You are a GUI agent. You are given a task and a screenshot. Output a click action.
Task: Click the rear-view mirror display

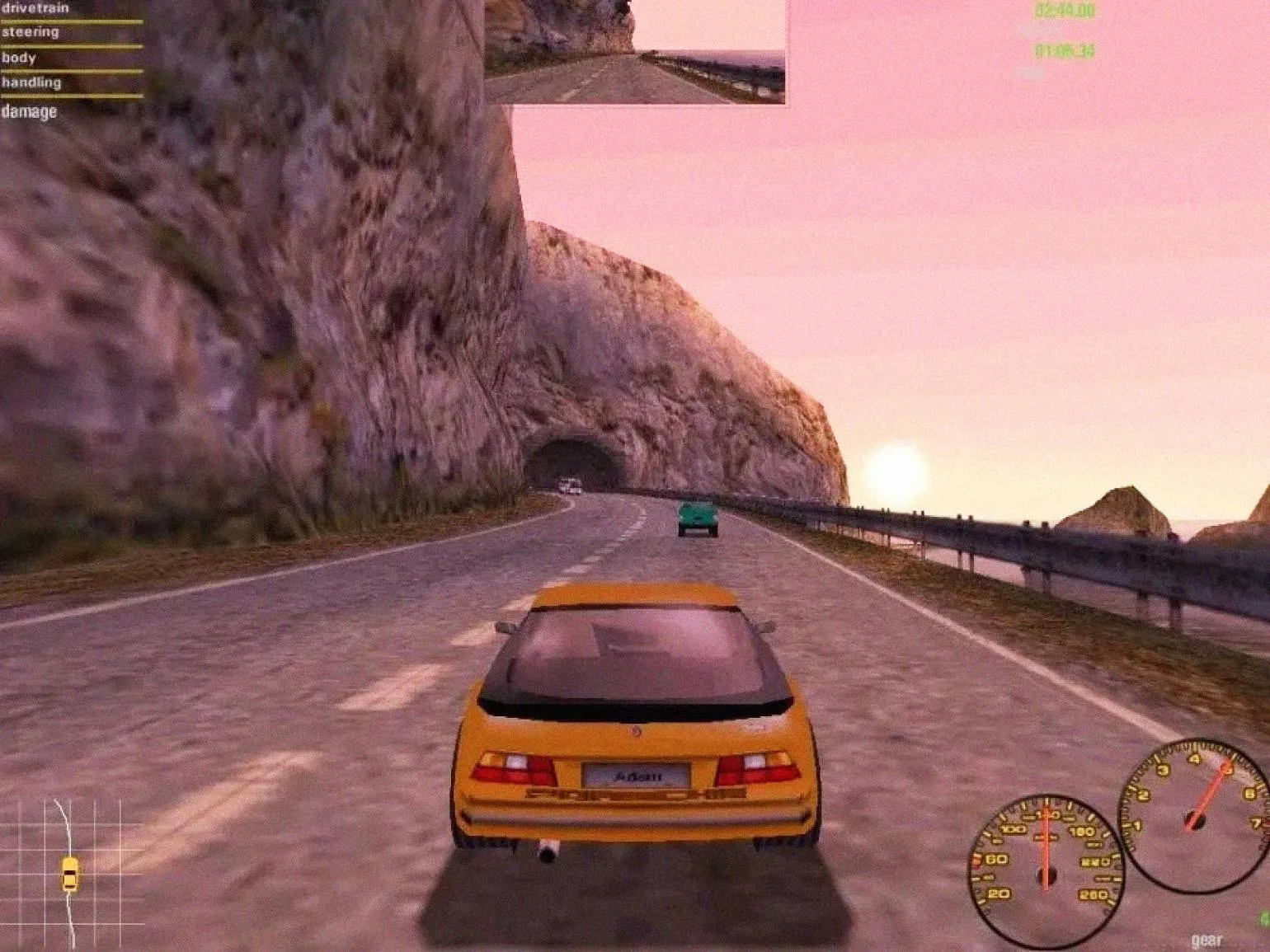[x=635, y=51]
